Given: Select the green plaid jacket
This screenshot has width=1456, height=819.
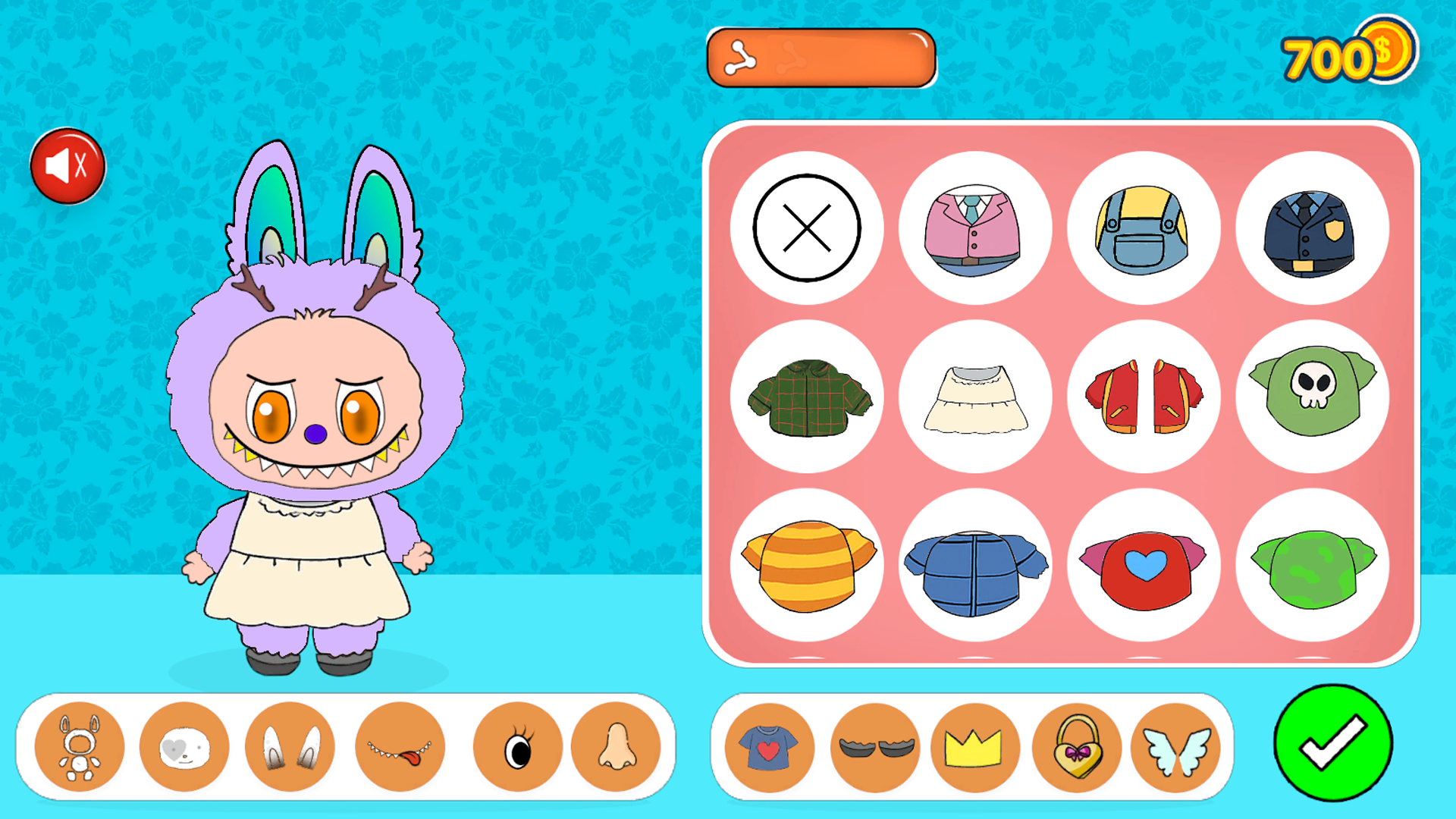Looking at the screenshot, I should click(x=808, y=396).
